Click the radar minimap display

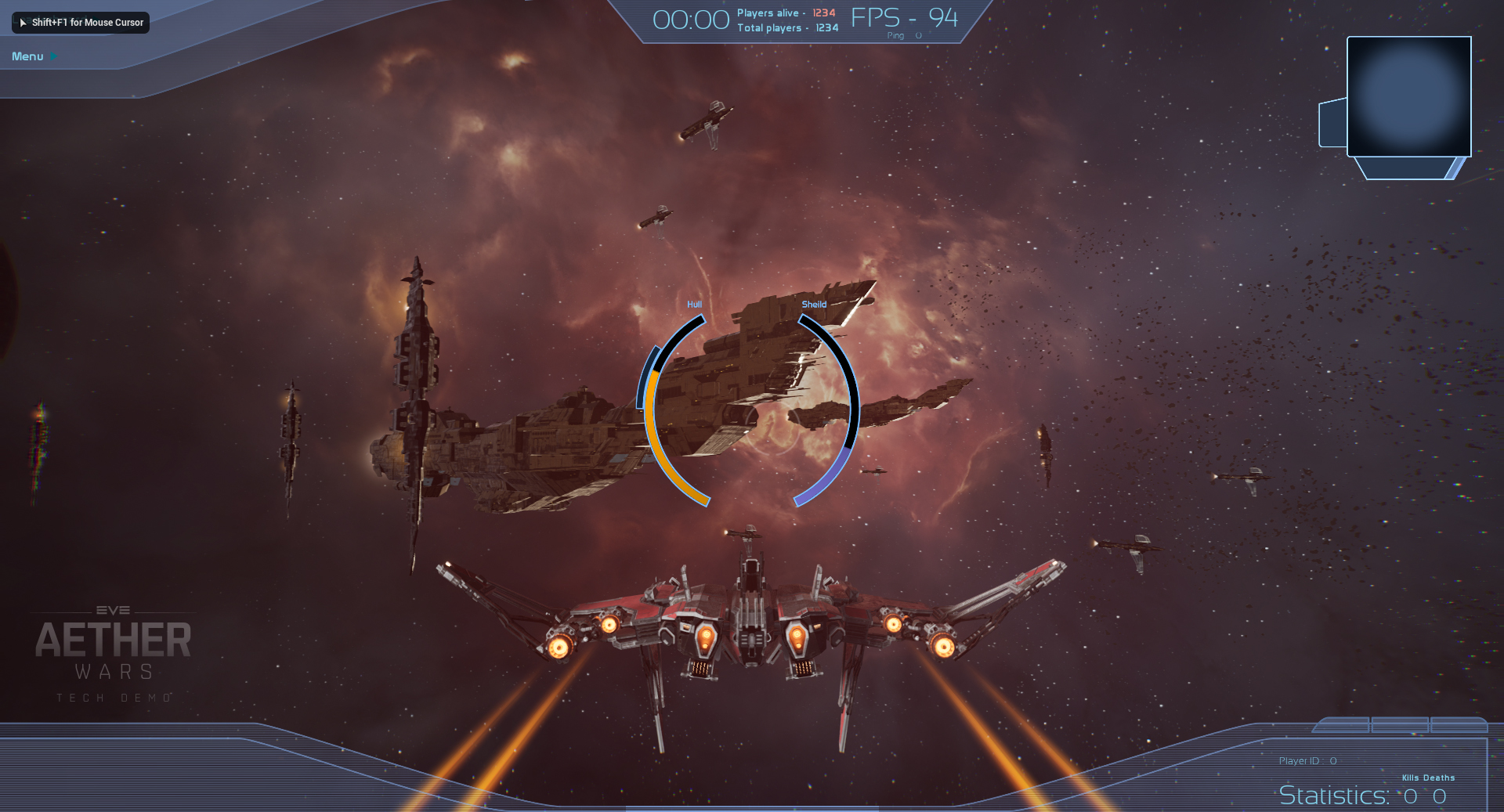coord(1408,96)
